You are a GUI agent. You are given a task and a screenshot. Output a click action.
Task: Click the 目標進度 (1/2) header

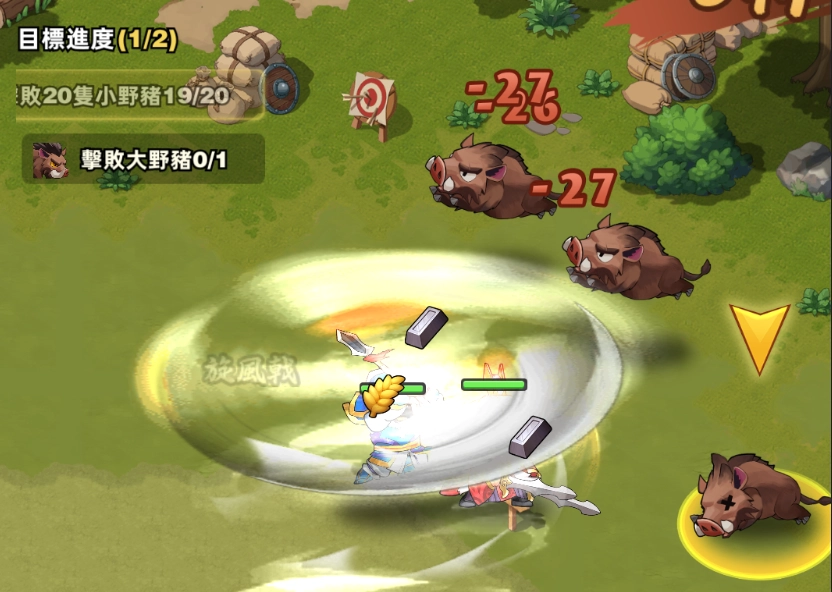[97, 40]
